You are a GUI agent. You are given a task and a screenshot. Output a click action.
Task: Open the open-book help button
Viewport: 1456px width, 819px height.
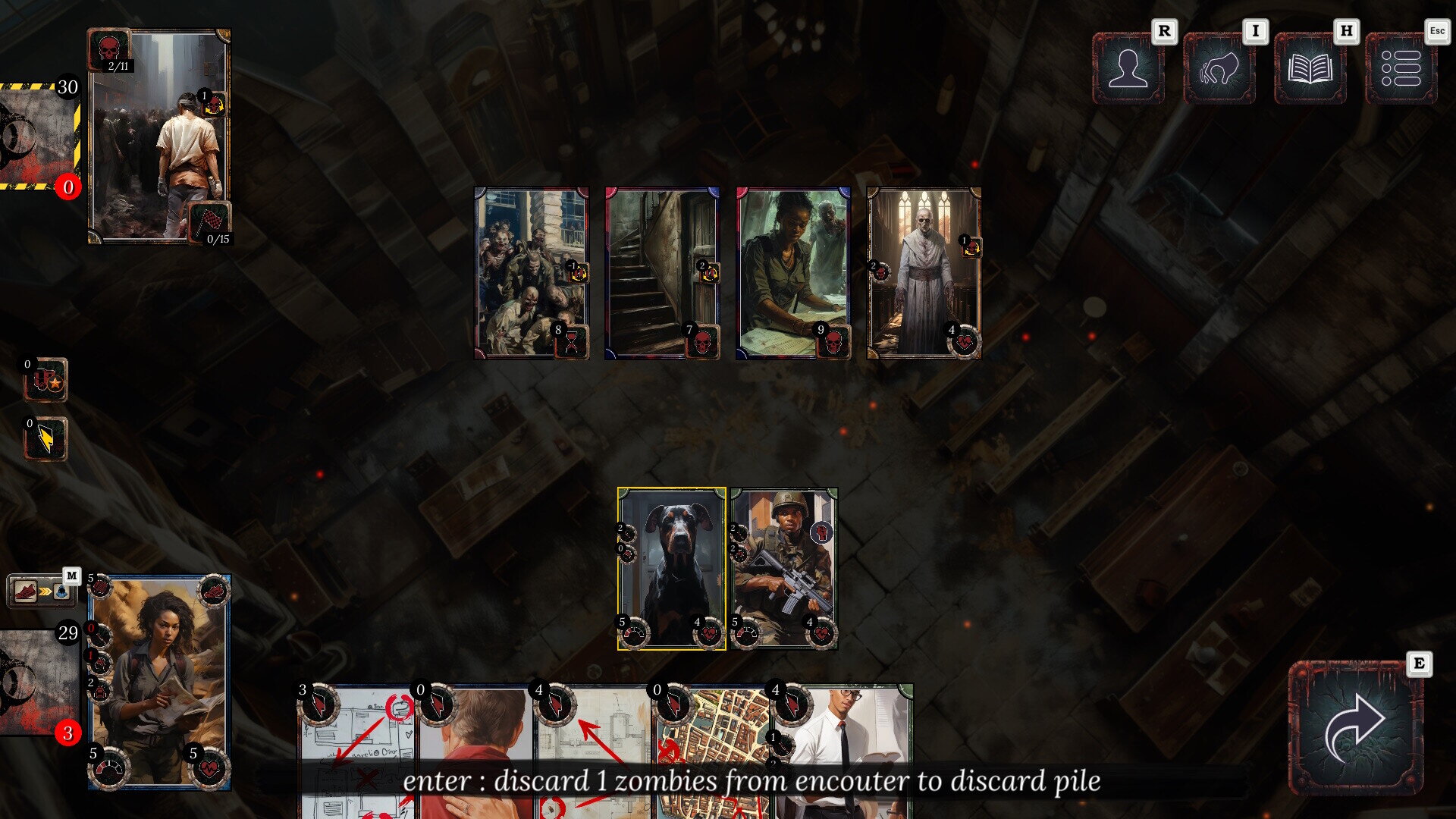(x=1310, y=68)
